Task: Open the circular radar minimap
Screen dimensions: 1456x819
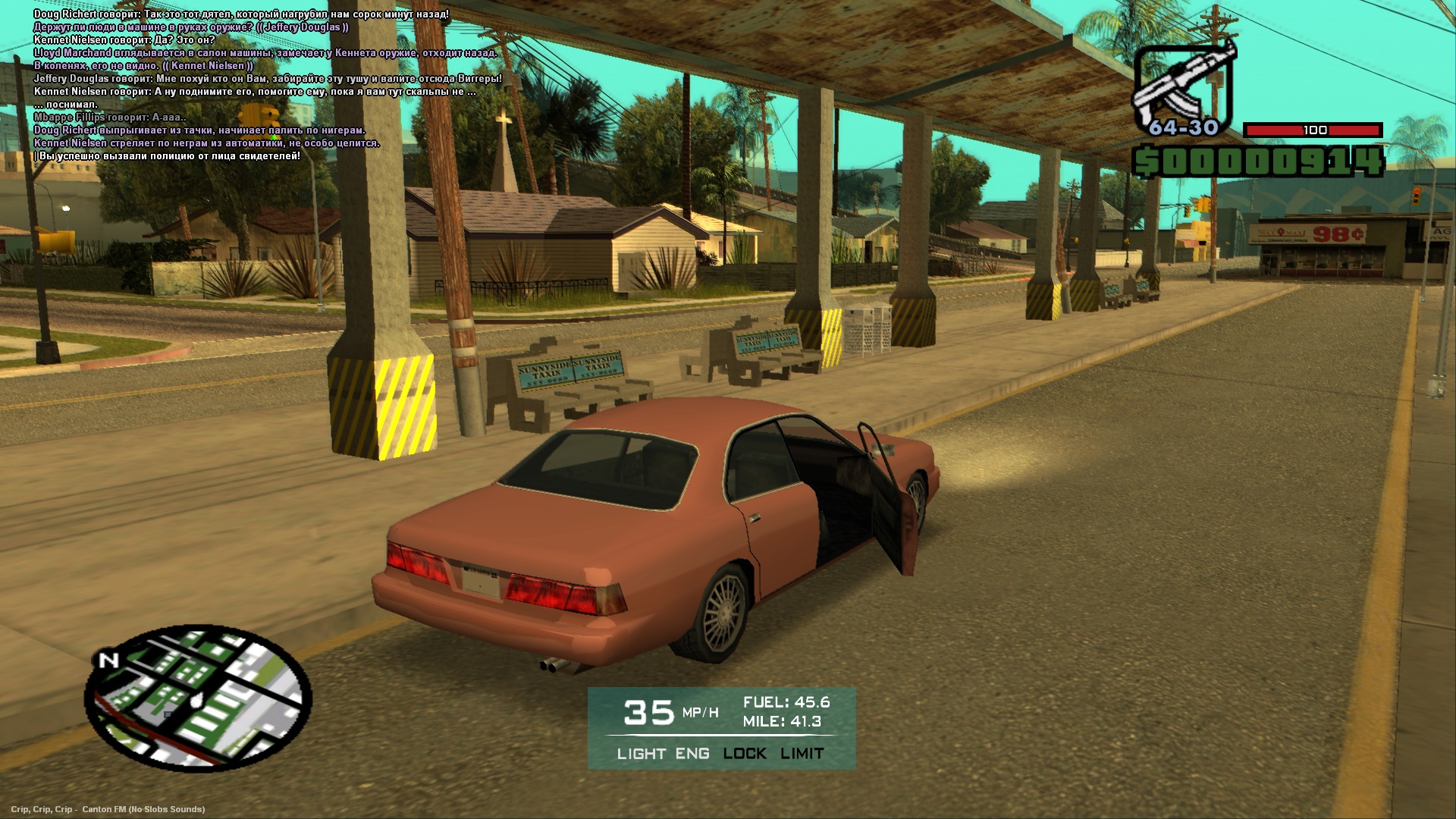Action: (199, 698)
